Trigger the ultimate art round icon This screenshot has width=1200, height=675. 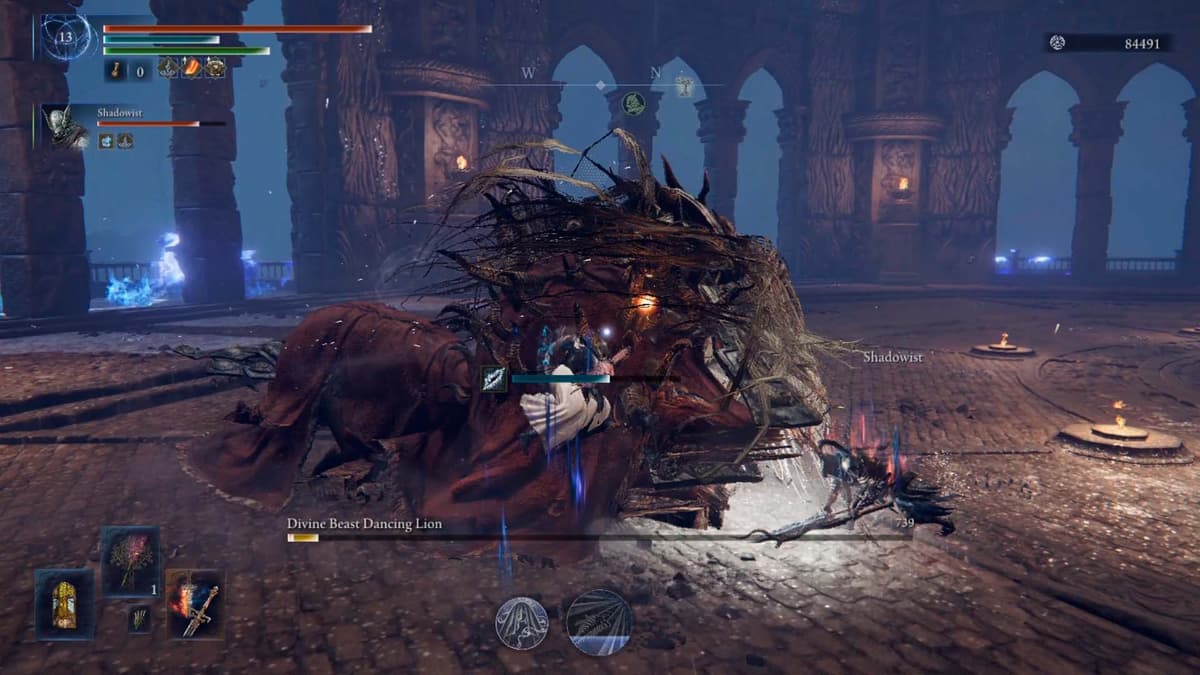pyautogui.click(x=599, y=621)
